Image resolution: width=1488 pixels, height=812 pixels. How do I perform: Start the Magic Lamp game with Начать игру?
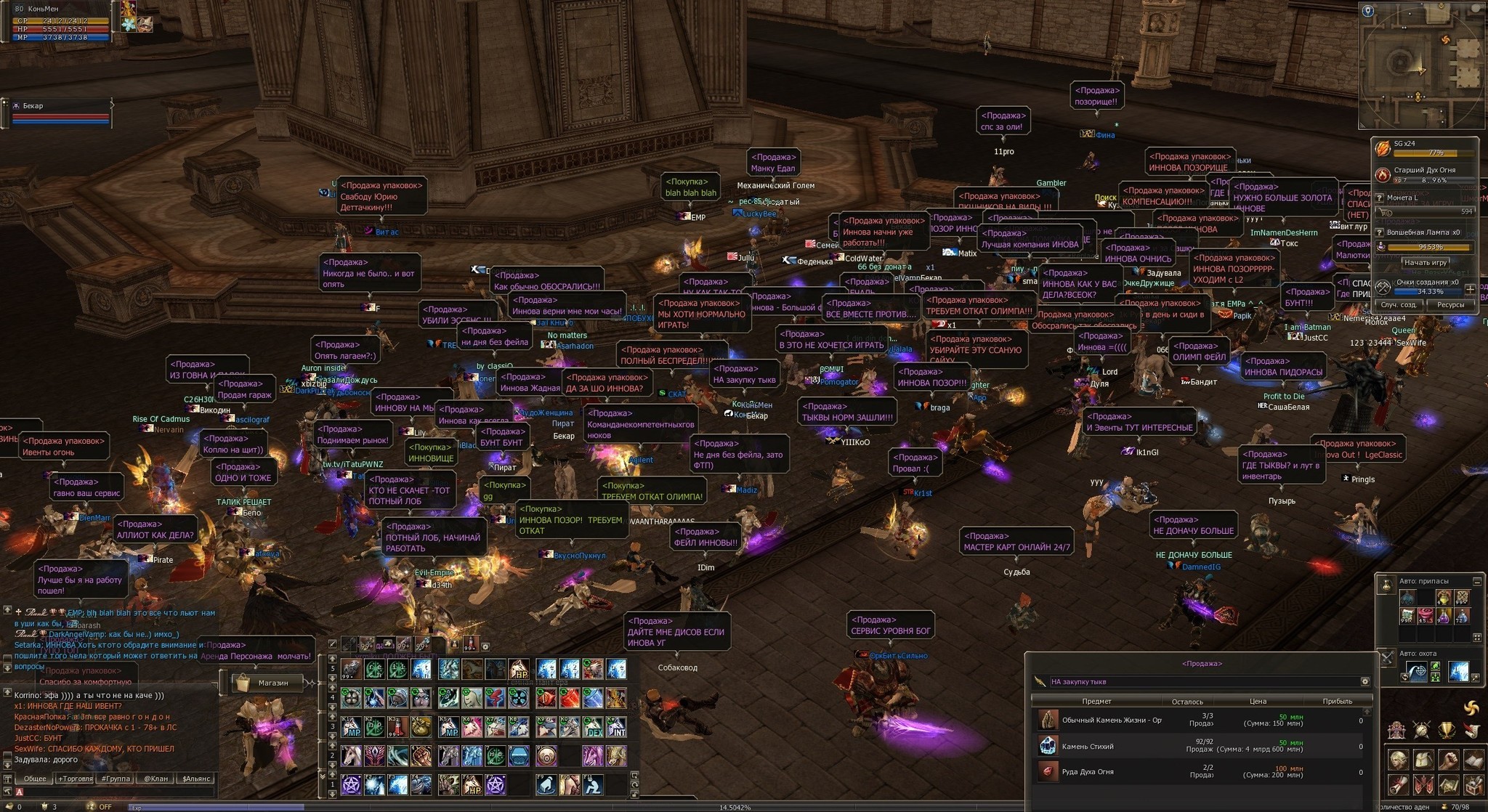pyautogui.click(x=1426, y=263)
